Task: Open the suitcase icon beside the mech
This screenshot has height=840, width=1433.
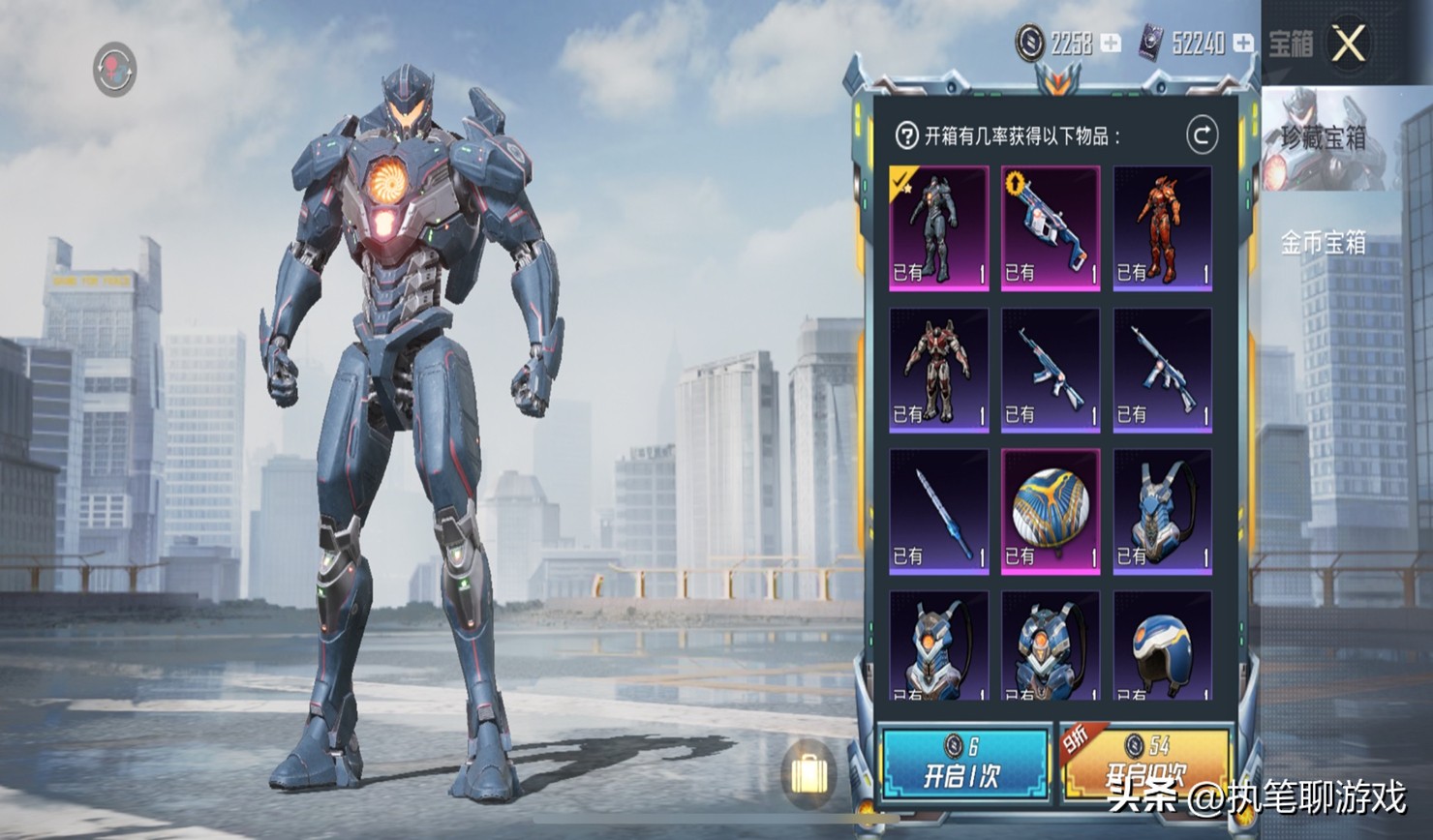Action: 807,773
